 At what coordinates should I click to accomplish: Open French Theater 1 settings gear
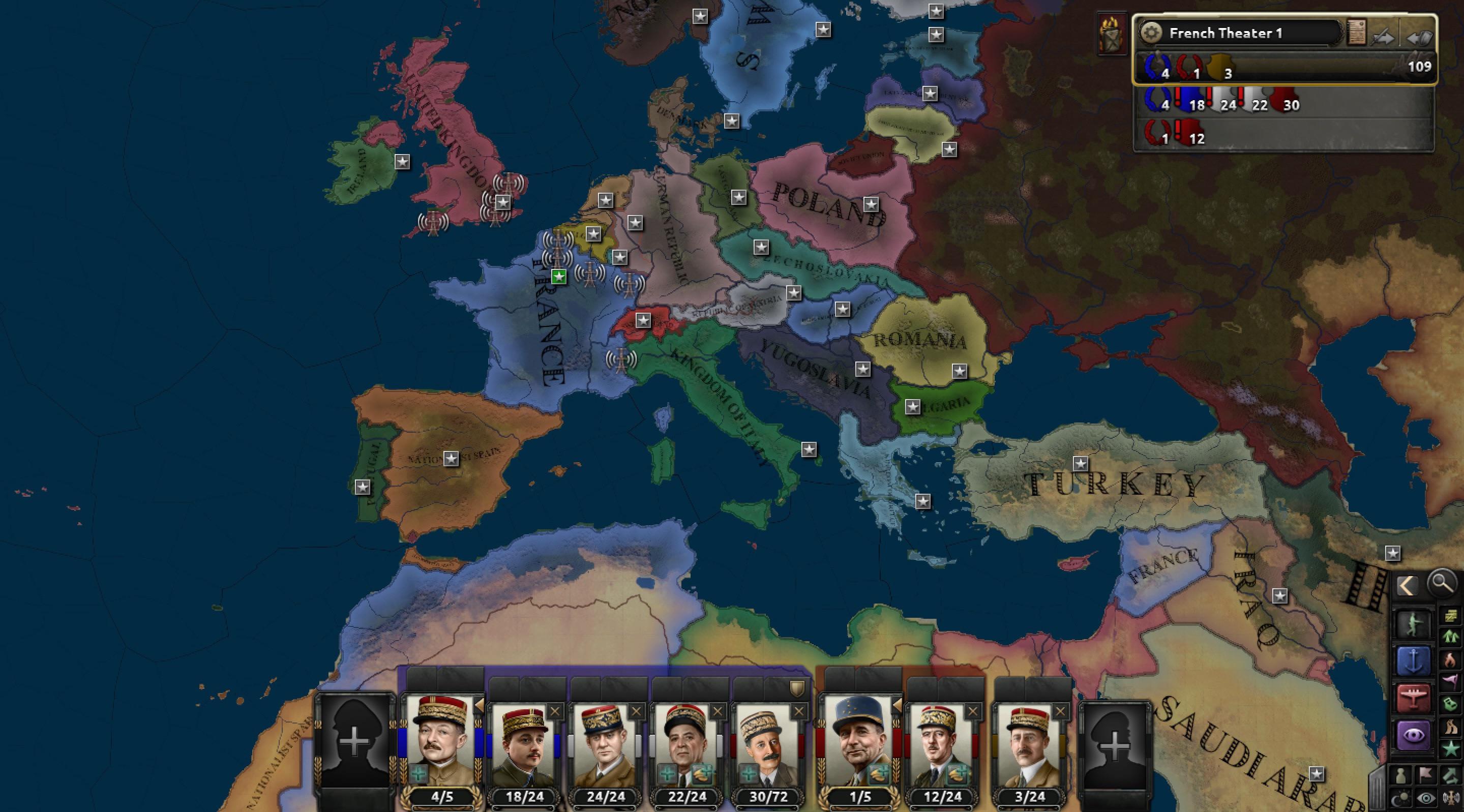(1152, 33)
